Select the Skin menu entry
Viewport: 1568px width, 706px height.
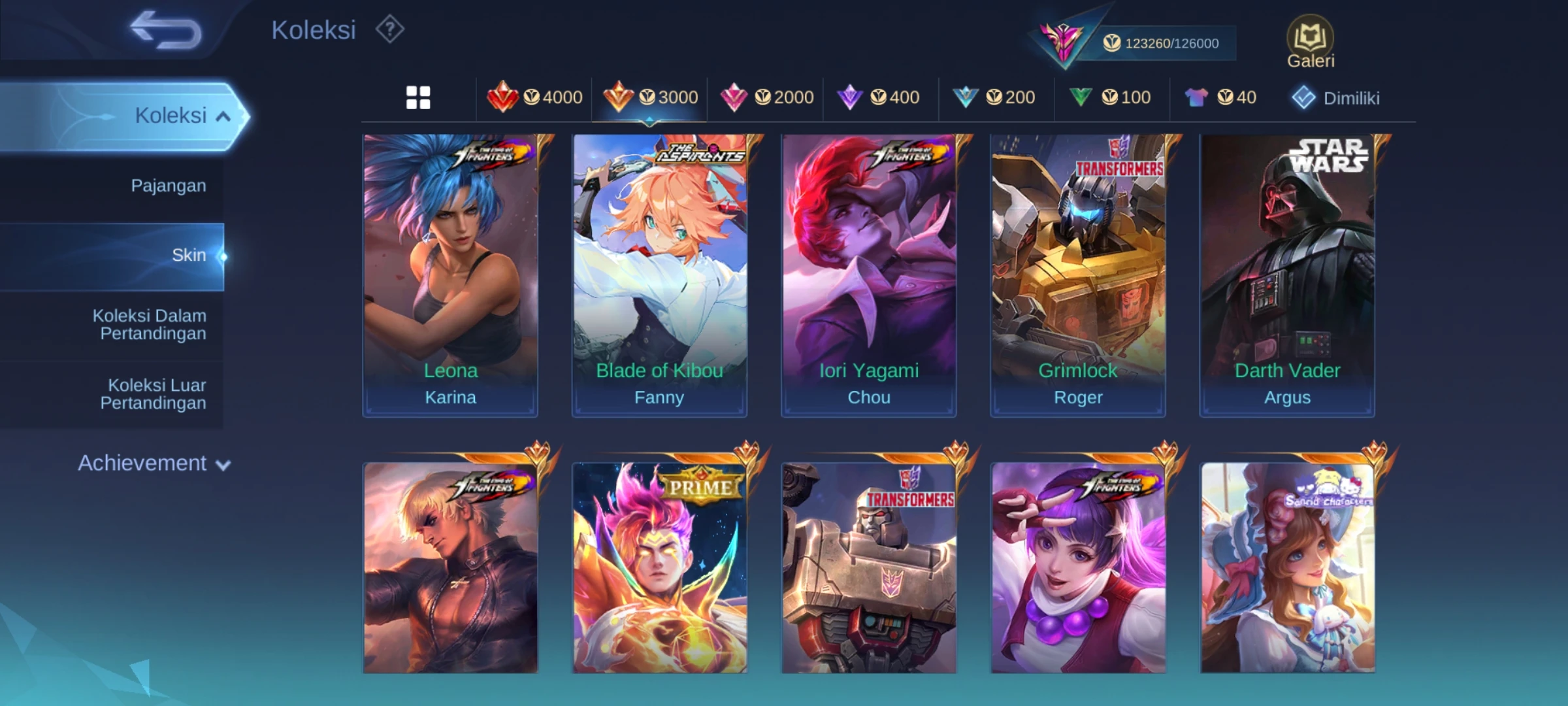188,256
